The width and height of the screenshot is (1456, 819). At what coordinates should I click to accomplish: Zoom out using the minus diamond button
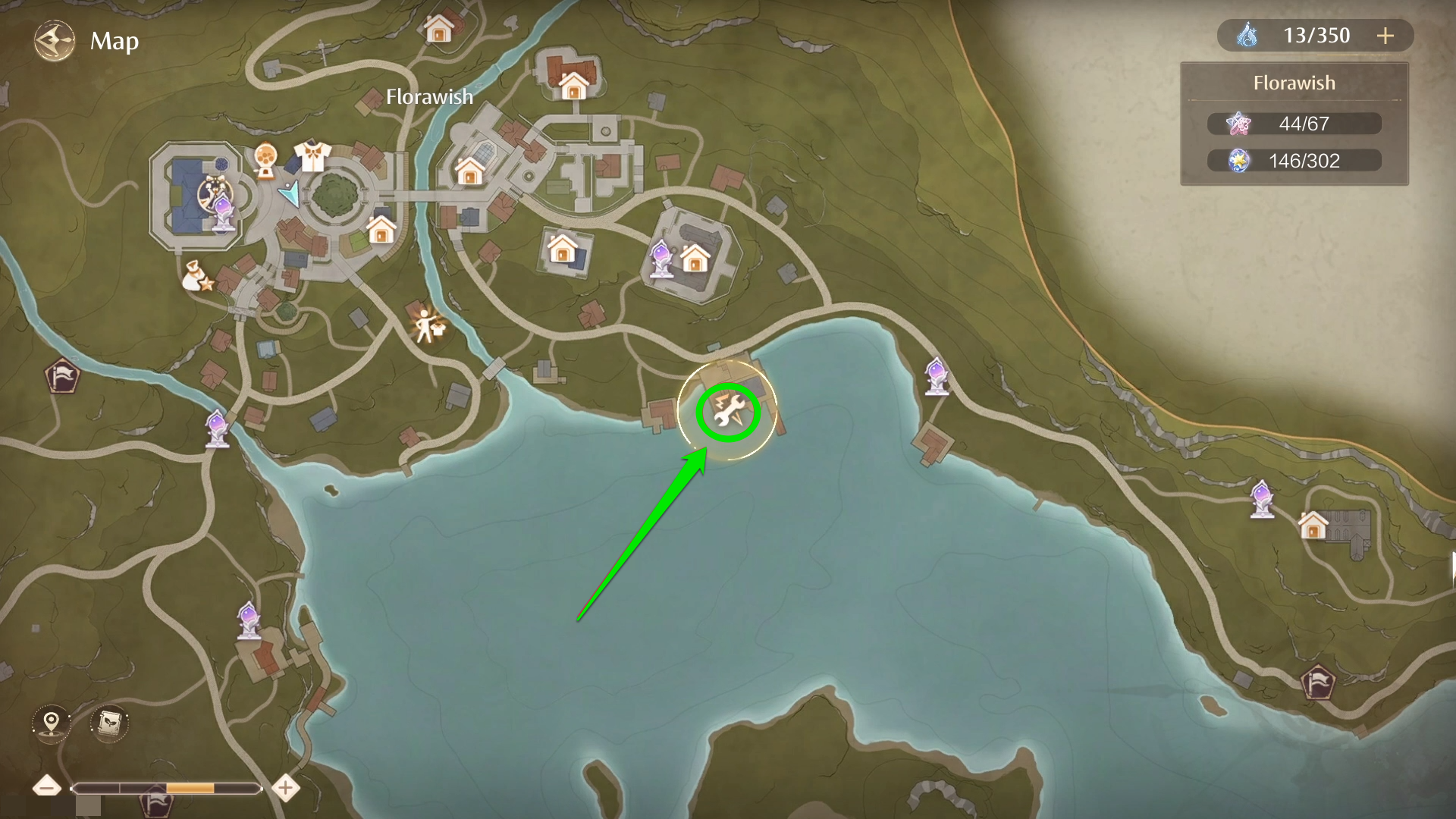click(x=47, y=788)
